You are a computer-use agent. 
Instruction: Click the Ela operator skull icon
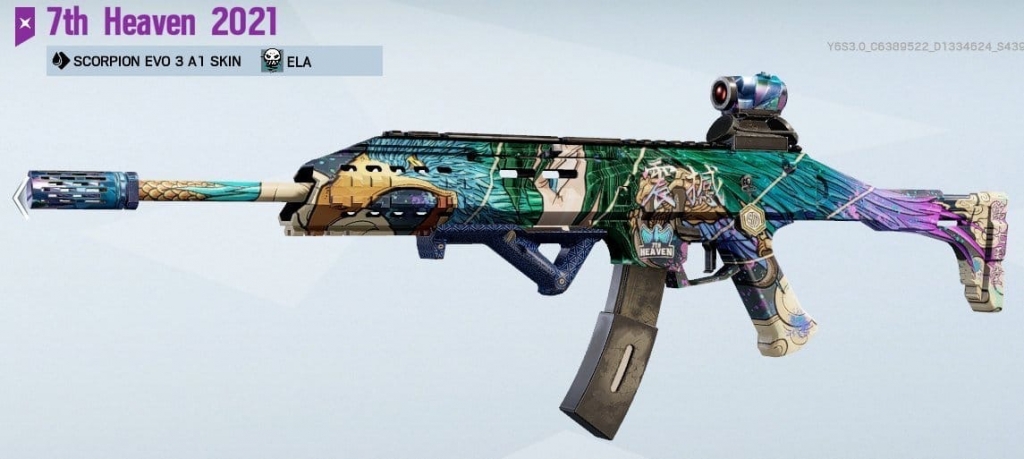272,61
